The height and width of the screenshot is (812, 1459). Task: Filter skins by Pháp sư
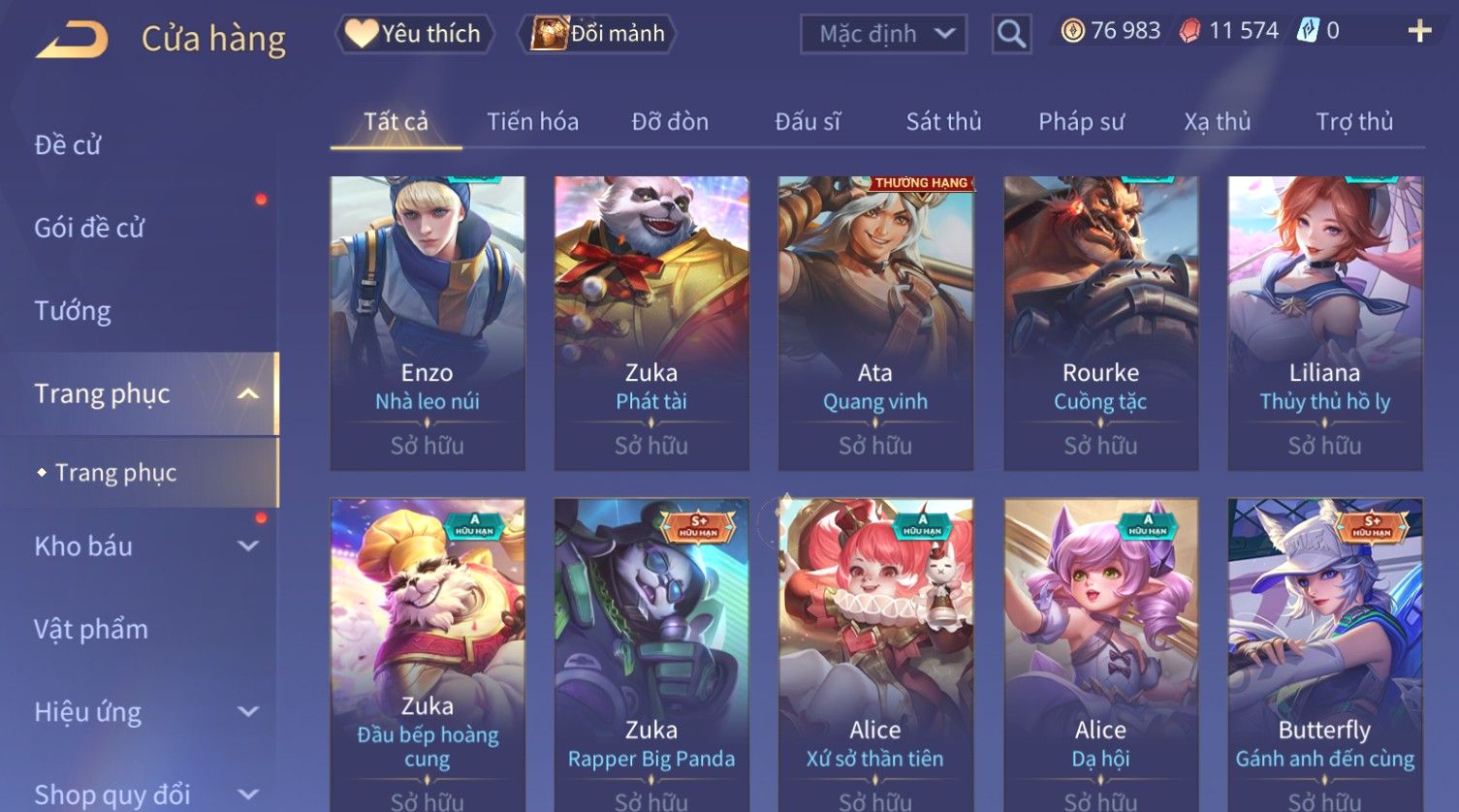pos(1081,122)
